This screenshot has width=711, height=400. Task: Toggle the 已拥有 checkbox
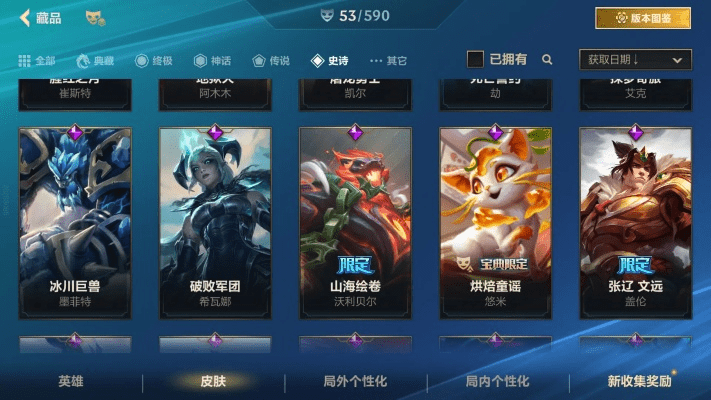(x=477, y=60)
